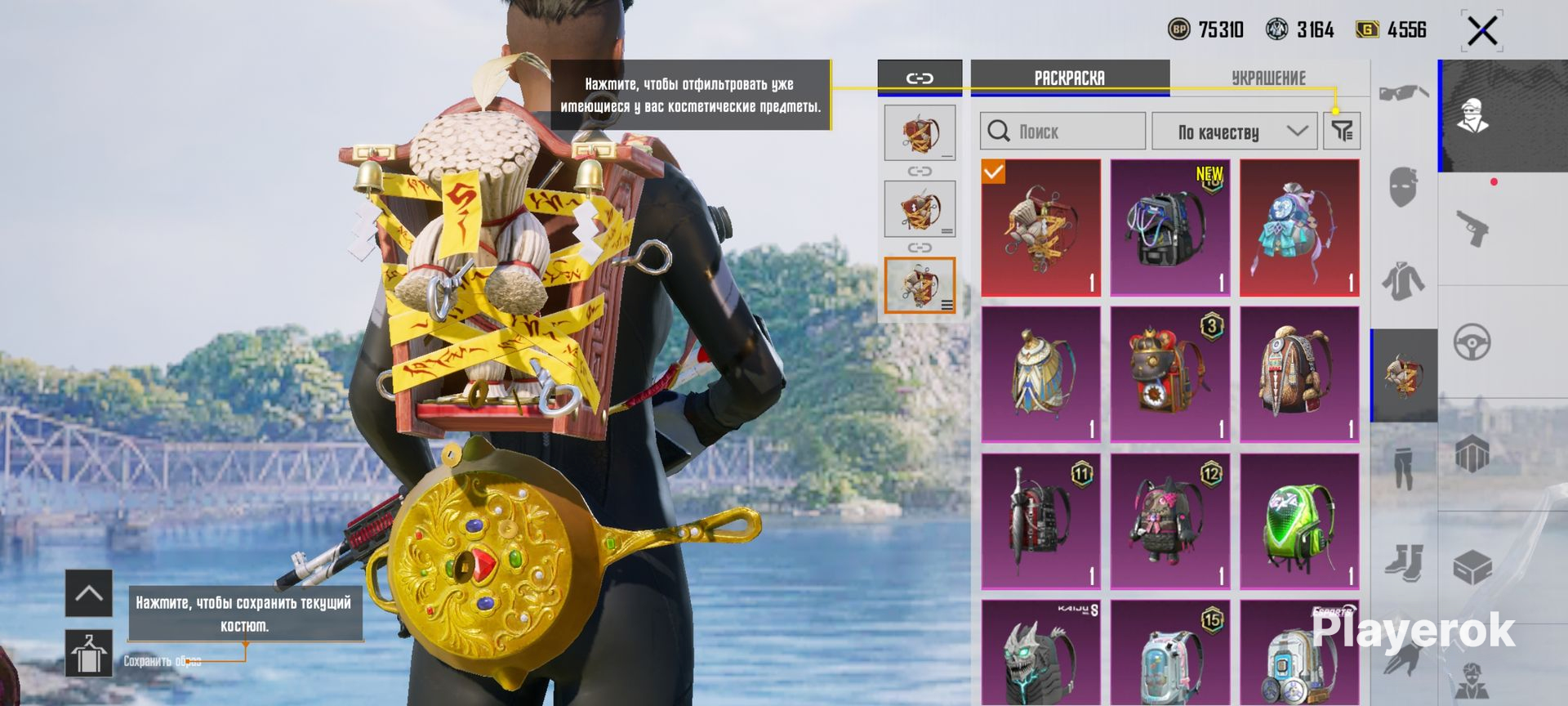The width and height of the screenshot is (1568, 706).
Task: Close the wardrobe screen with the X
Action: (1481, 32)
